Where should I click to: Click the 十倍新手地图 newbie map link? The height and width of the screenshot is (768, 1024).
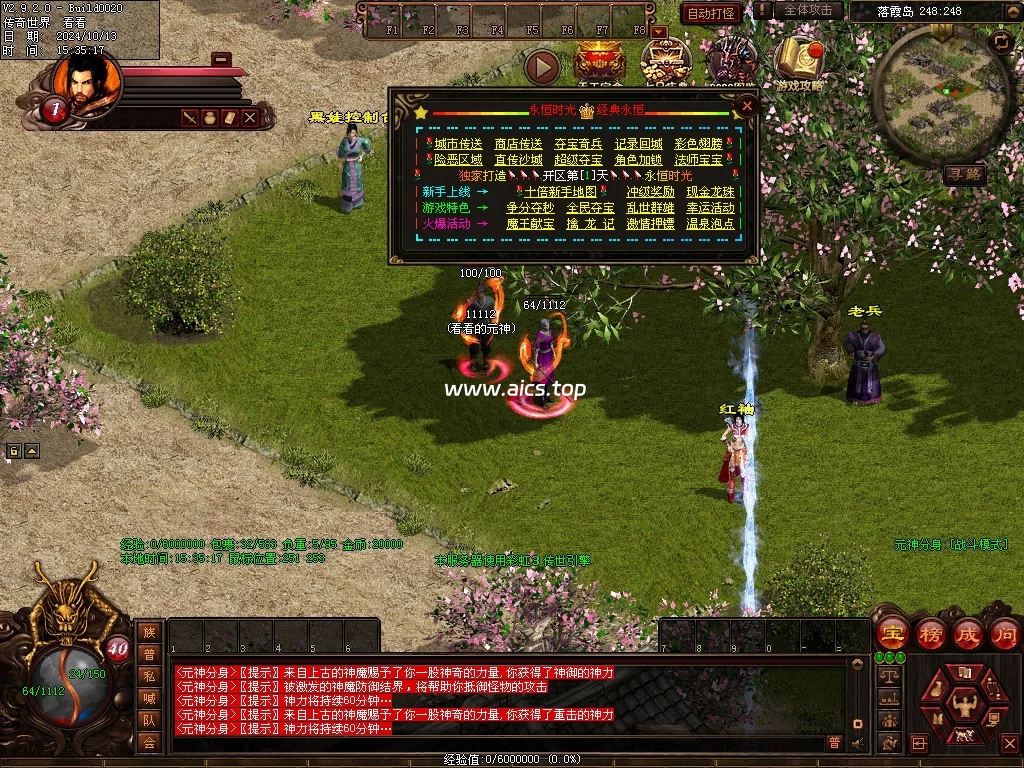click(560, 192)
